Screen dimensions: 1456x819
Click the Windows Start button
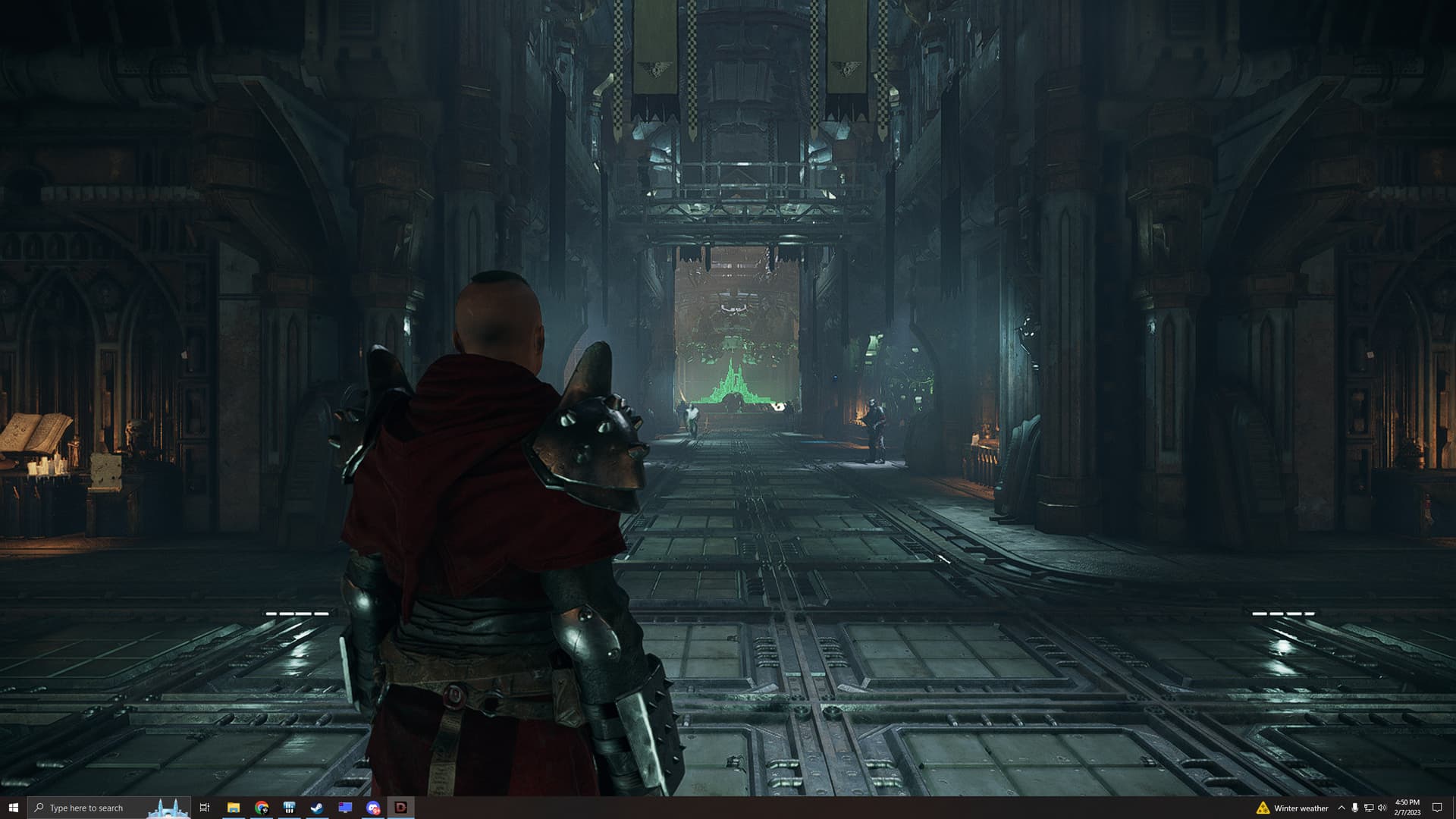tap(13, 808)
